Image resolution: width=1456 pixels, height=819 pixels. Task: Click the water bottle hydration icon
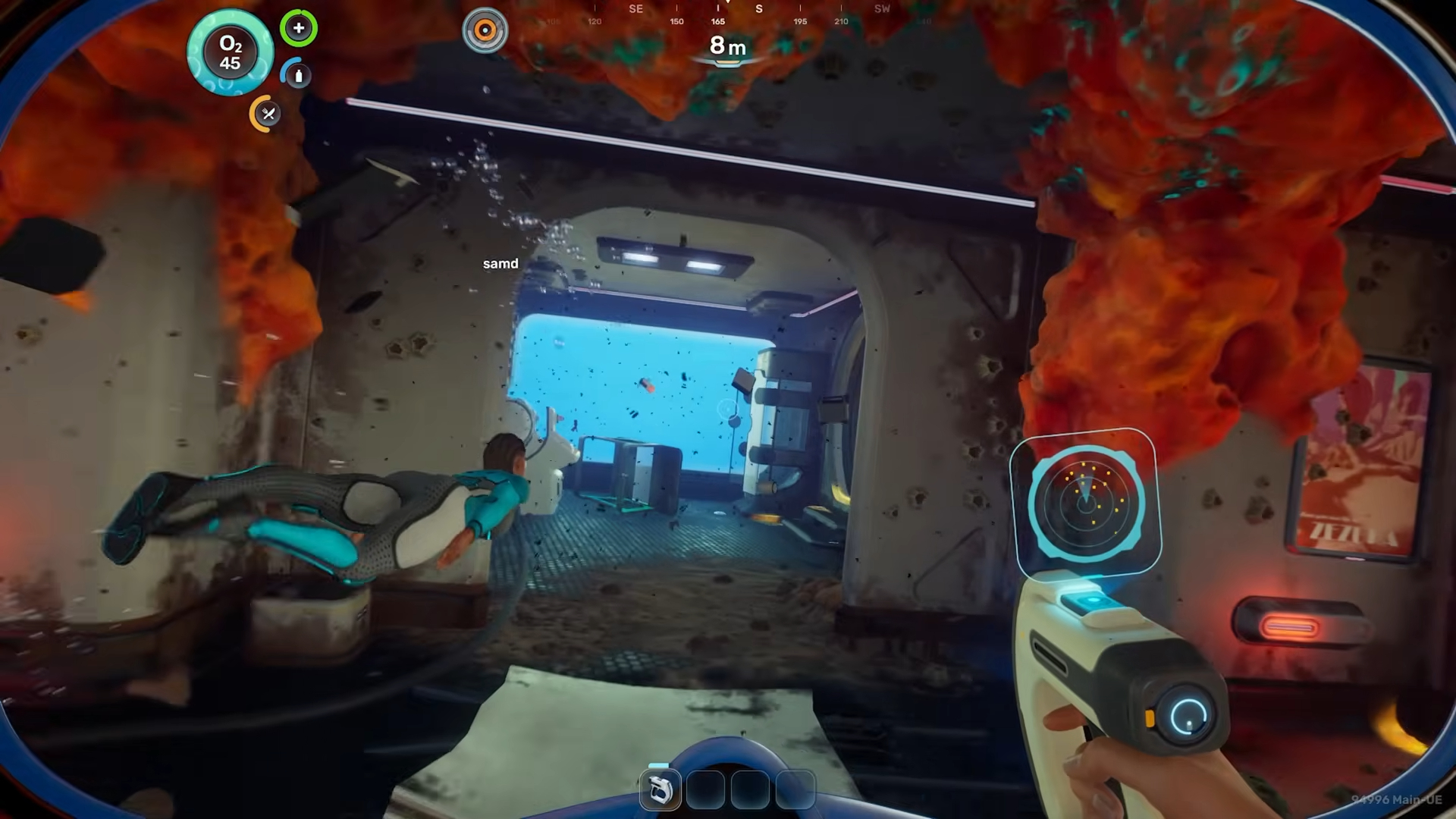click(x=297, y=75)
